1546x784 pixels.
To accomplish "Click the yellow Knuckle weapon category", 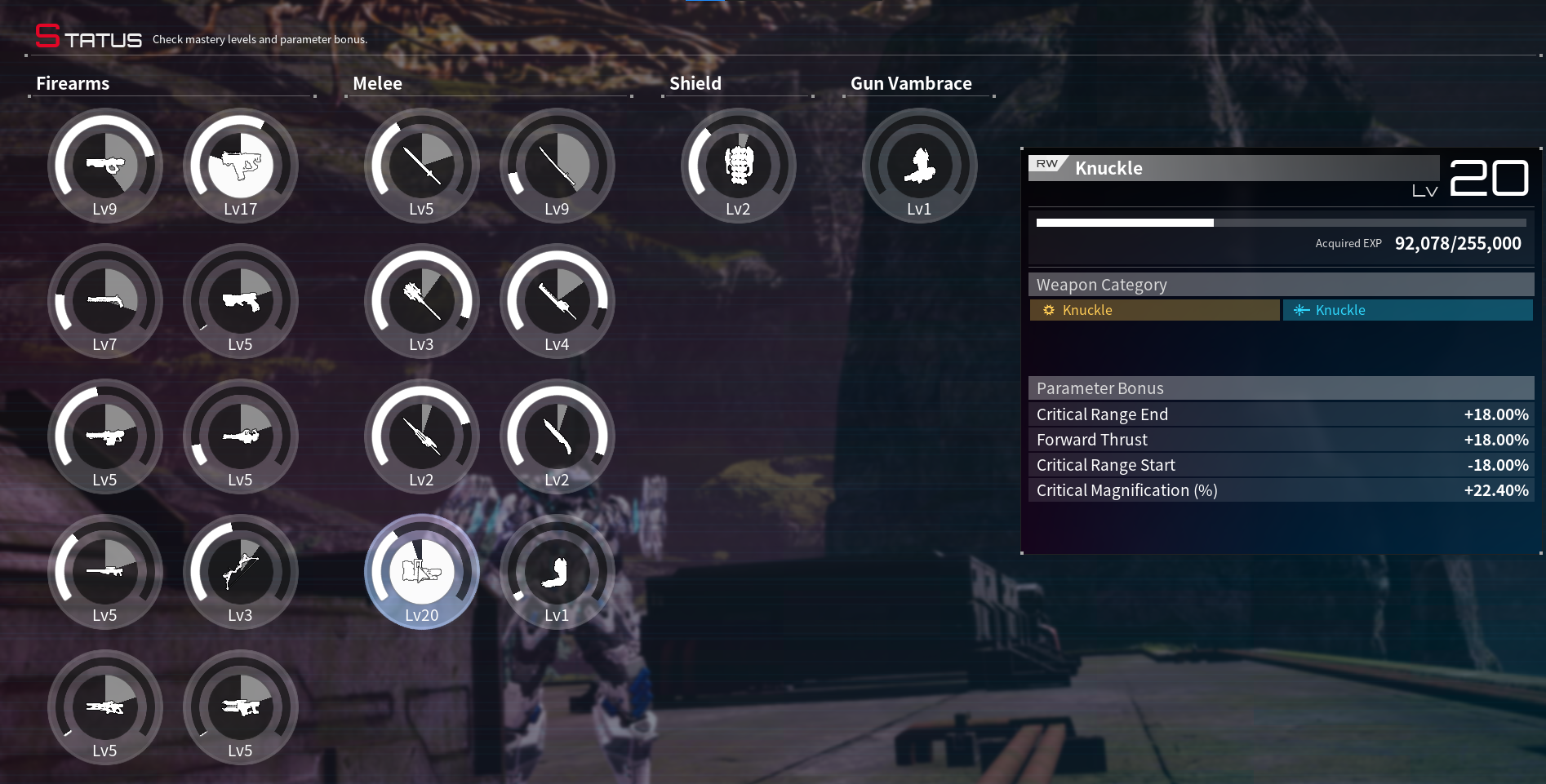I will point(1154,310).
